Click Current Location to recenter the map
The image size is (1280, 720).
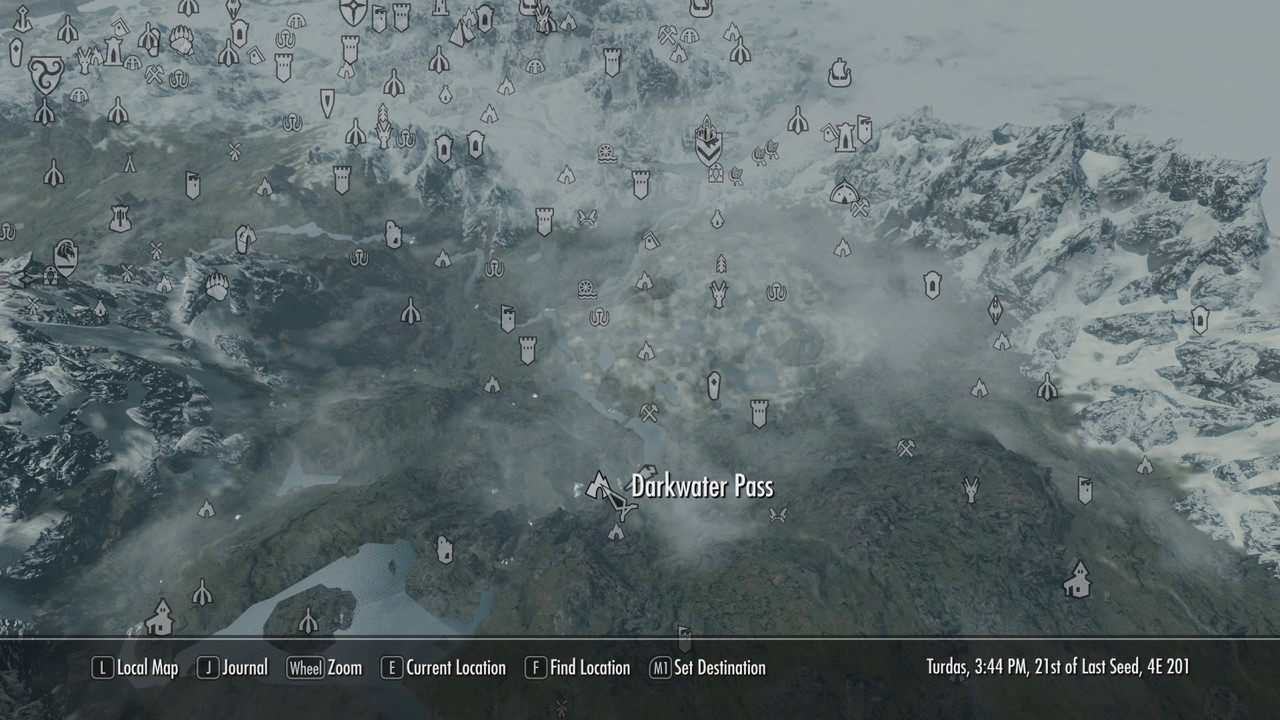tap(467, 667)
